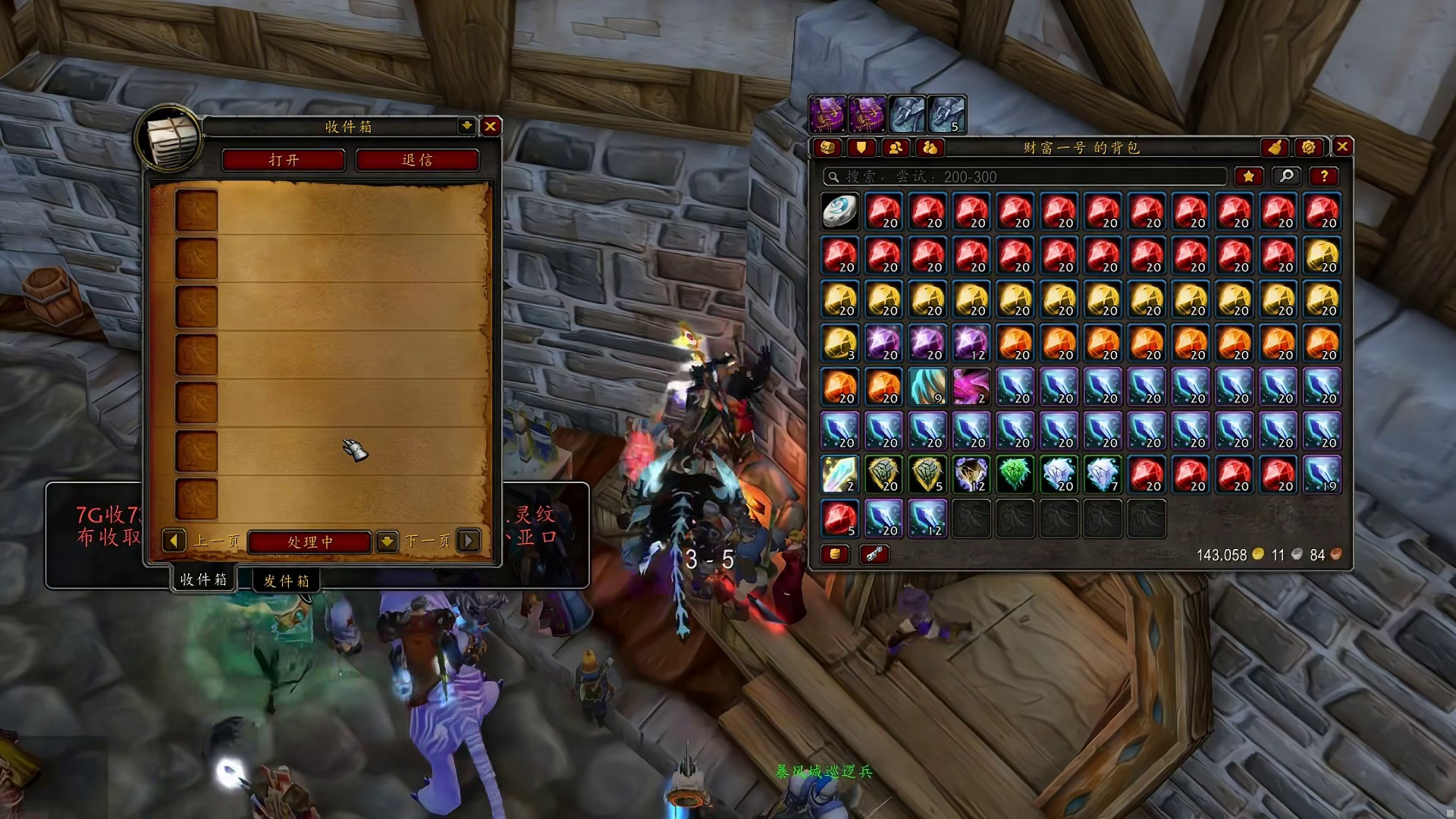Open bag settings gear button
This screenshot has width=1456, height=819.
(1309, 147)
